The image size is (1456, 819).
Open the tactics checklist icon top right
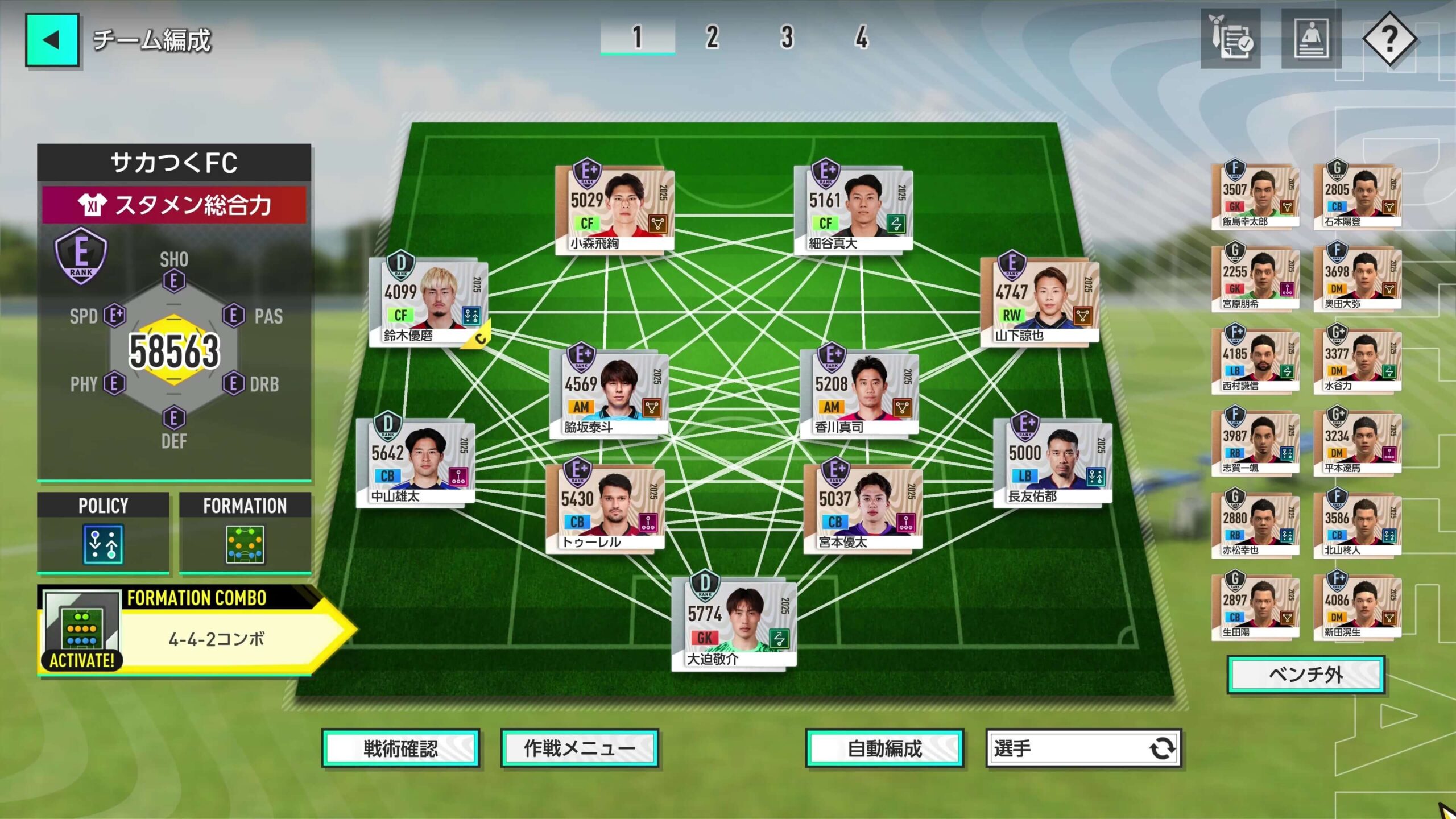click(x=1230, y=40)
